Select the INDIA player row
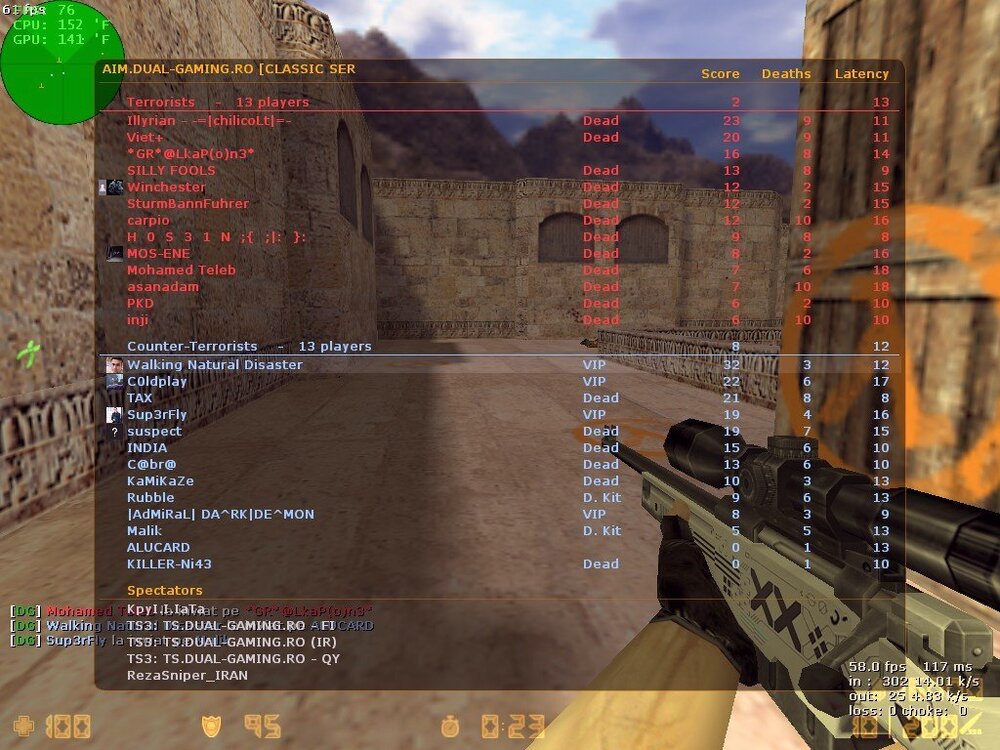Screen dimensions: 1000x750 click(147, 448)
